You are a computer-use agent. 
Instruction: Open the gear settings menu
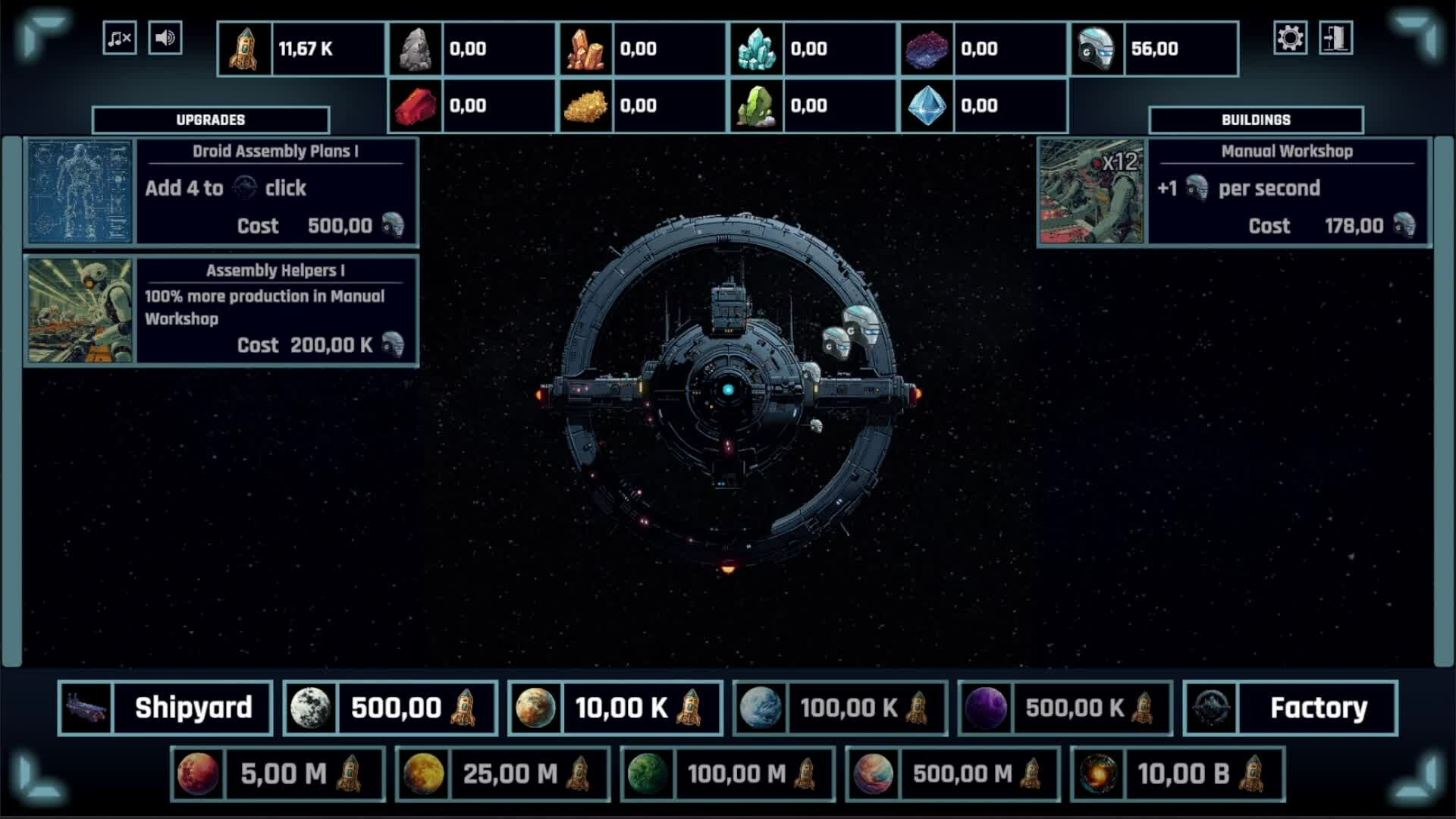click(1290, 38)
